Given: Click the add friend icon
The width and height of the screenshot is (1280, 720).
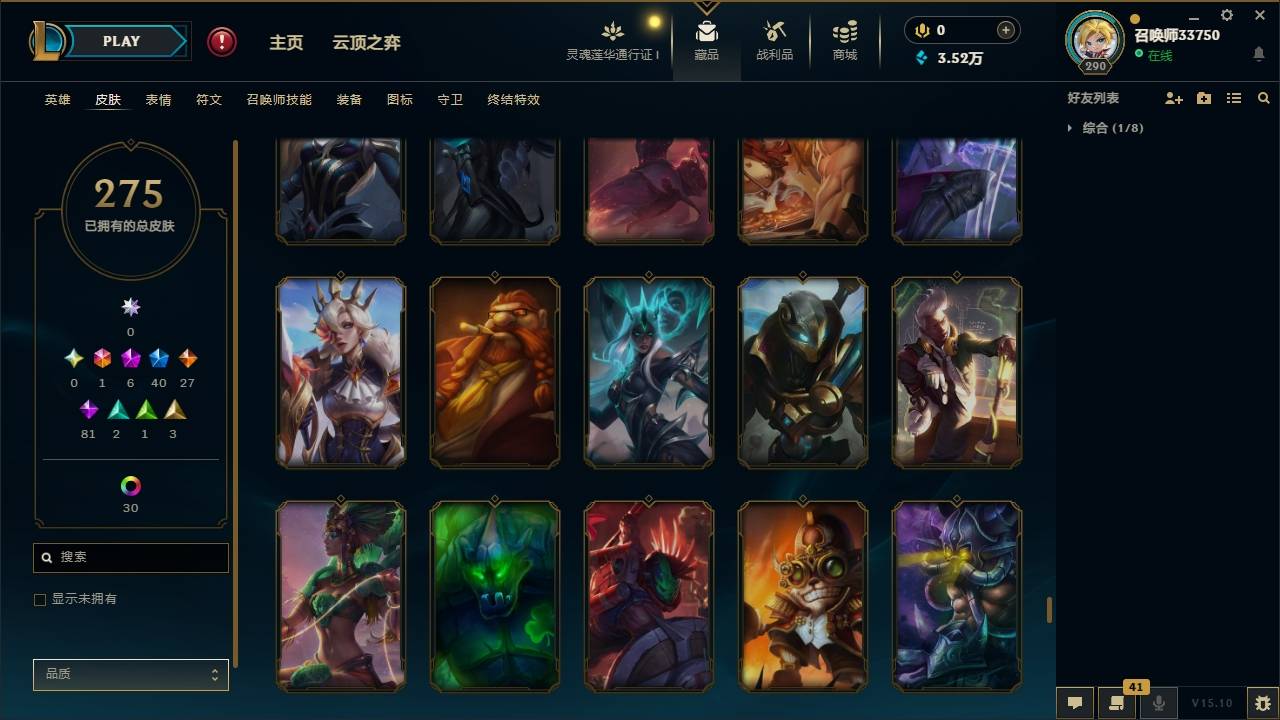Looking at the screenshot, I should [1172, 97].
